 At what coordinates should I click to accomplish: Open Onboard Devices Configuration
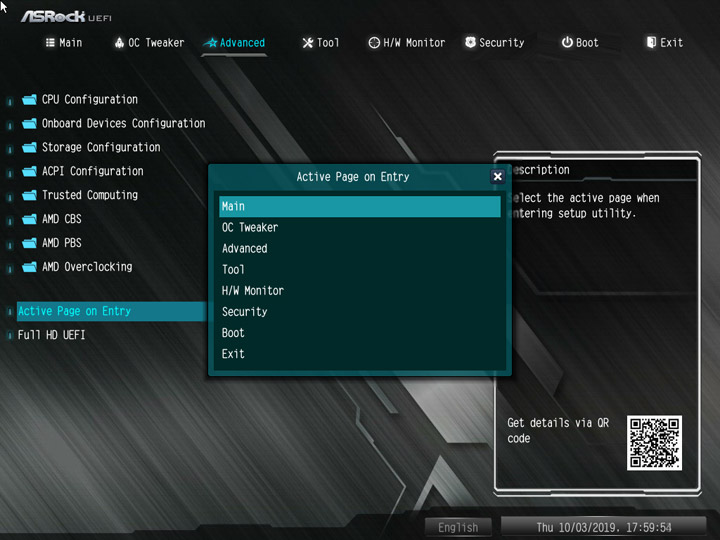(x=123, y=124)
